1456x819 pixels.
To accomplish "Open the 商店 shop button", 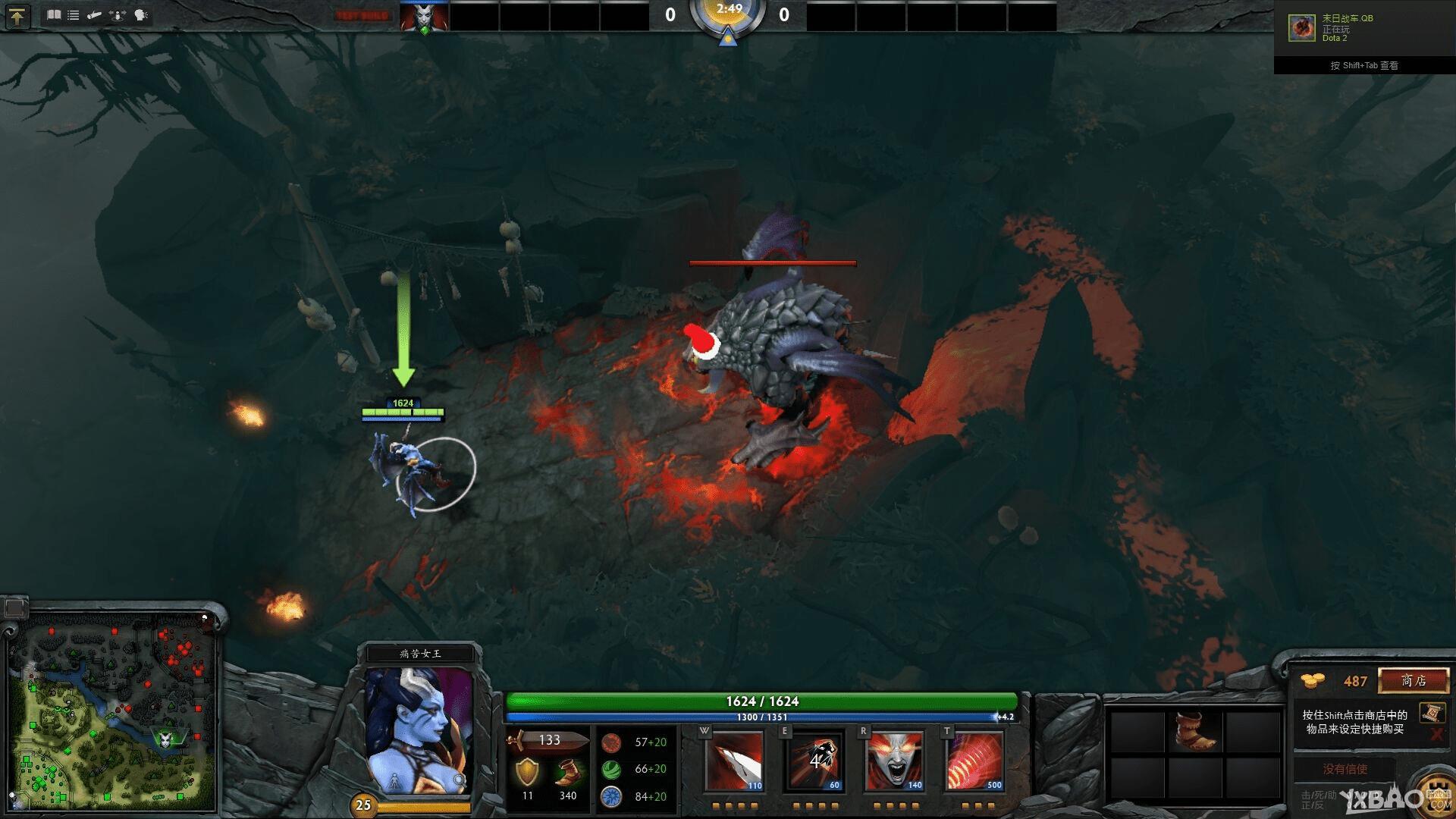I will [1413, 681].
